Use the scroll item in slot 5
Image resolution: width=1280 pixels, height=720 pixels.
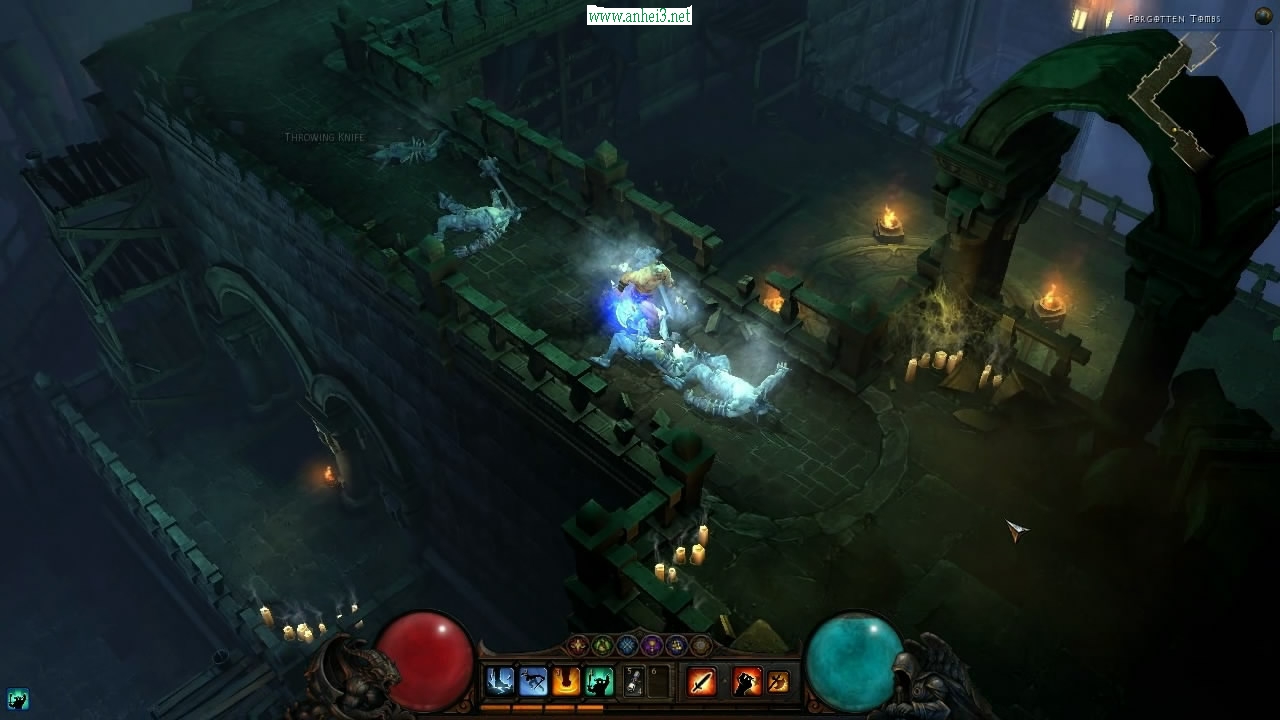(633, 682)
